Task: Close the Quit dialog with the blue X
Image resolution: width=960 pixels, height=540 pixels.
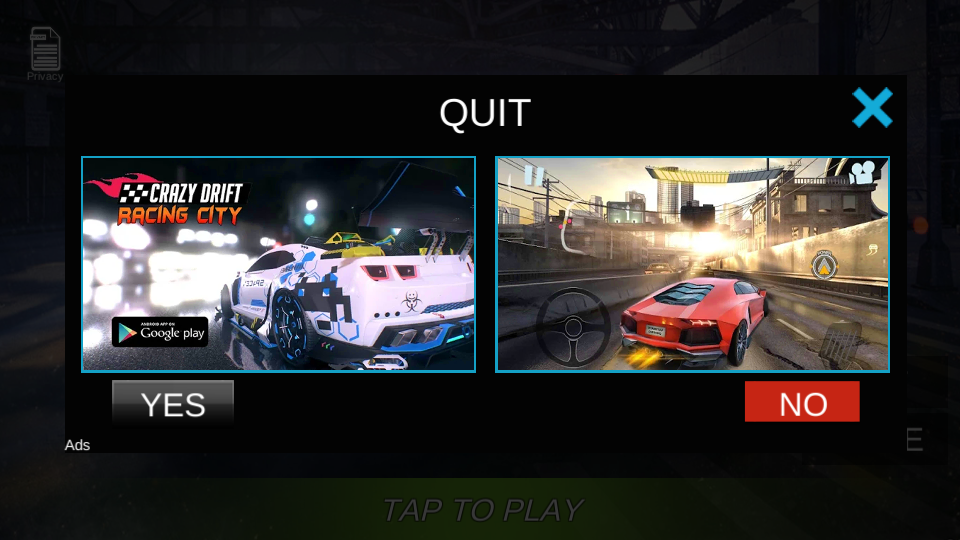Action: tap(872, 108)
